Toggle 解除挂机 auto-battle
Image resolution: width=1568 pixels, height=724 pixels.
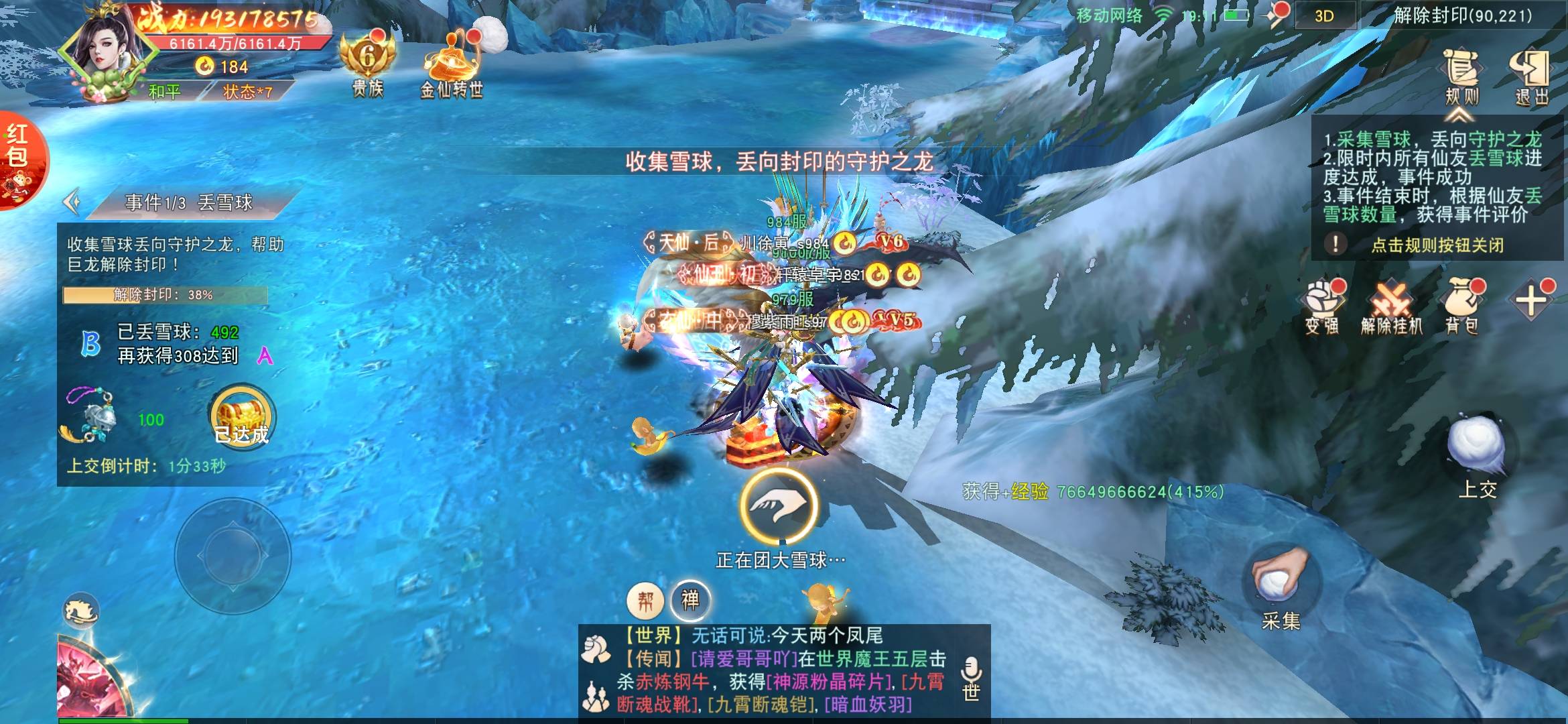tap(1391, 307)
